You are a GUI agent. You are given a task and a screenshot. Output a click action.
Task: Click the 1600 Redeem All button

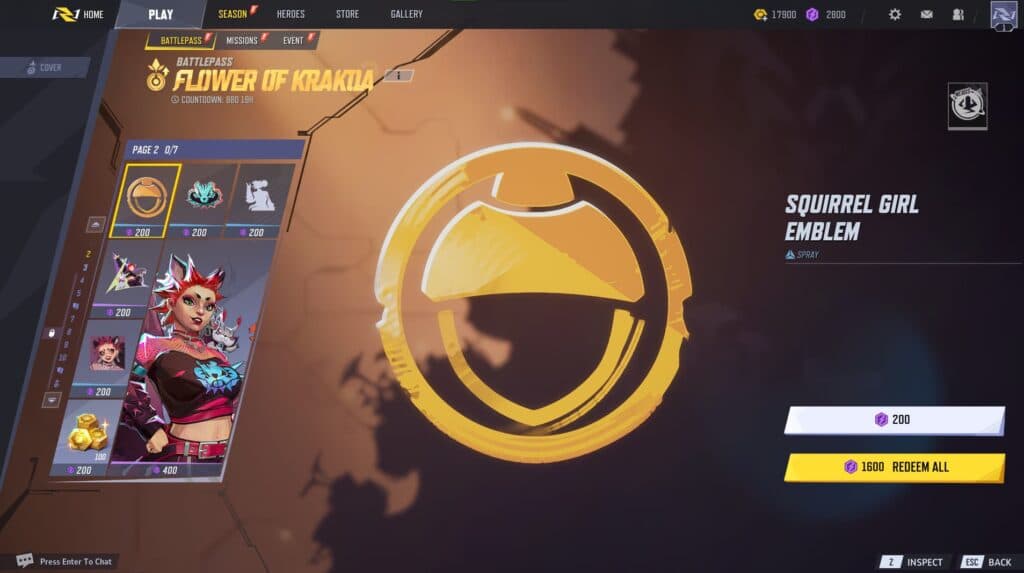[x=893, y=467]
